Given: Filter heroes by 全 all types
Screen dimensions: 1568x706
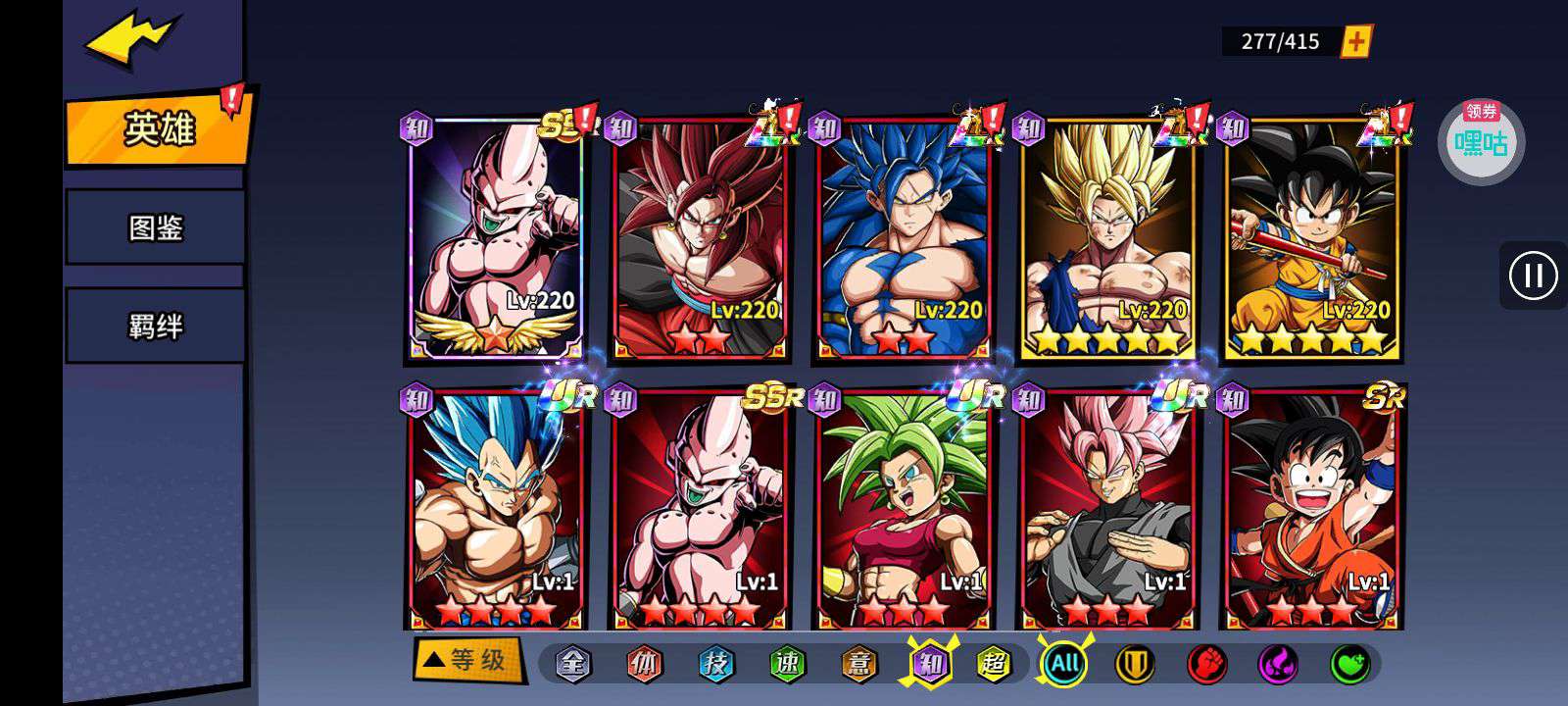Looking at the screenshot, I should click(x=573, y=664).
